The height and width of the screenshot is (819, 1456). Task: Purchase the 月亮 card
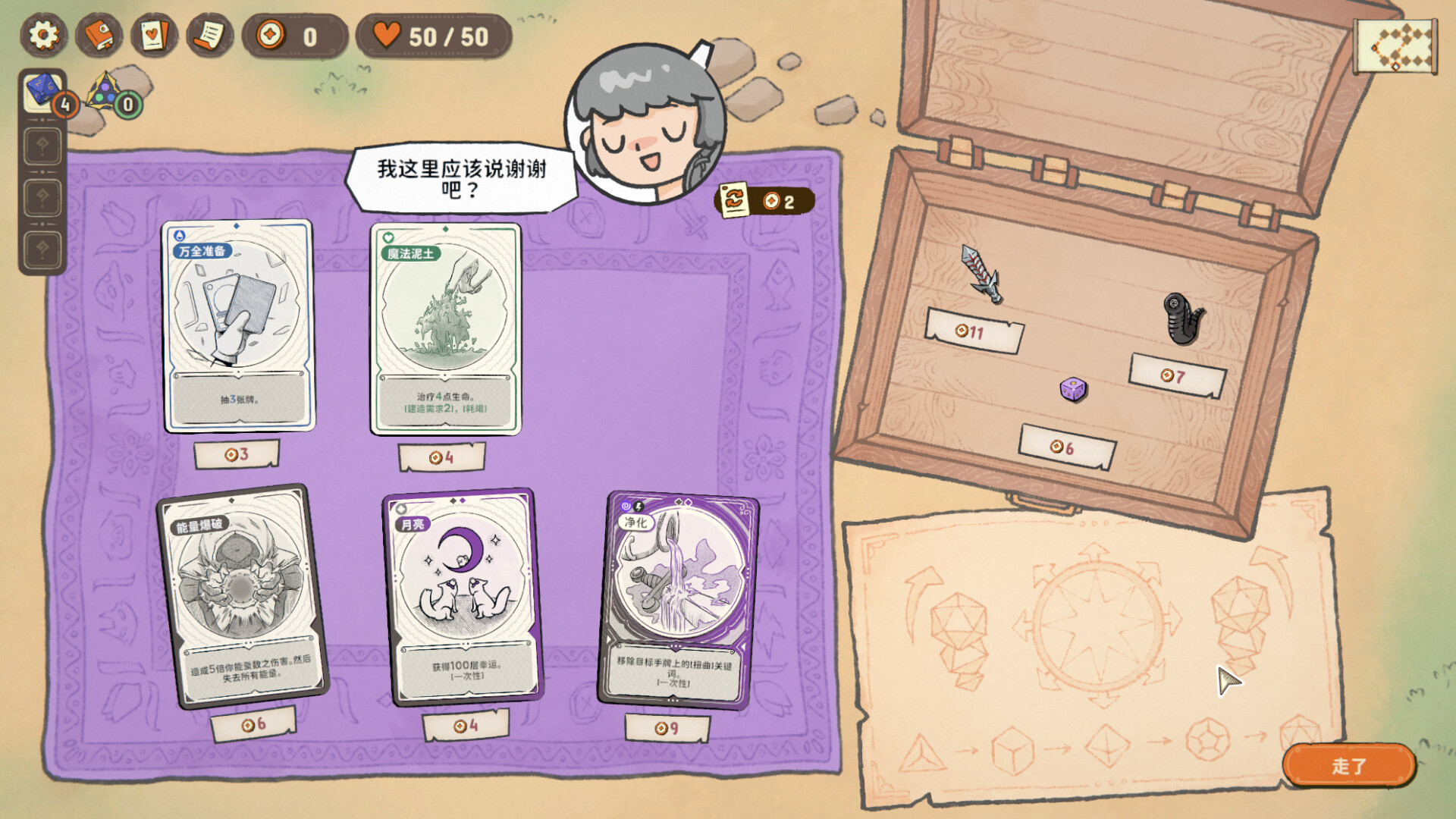(462, 597)
